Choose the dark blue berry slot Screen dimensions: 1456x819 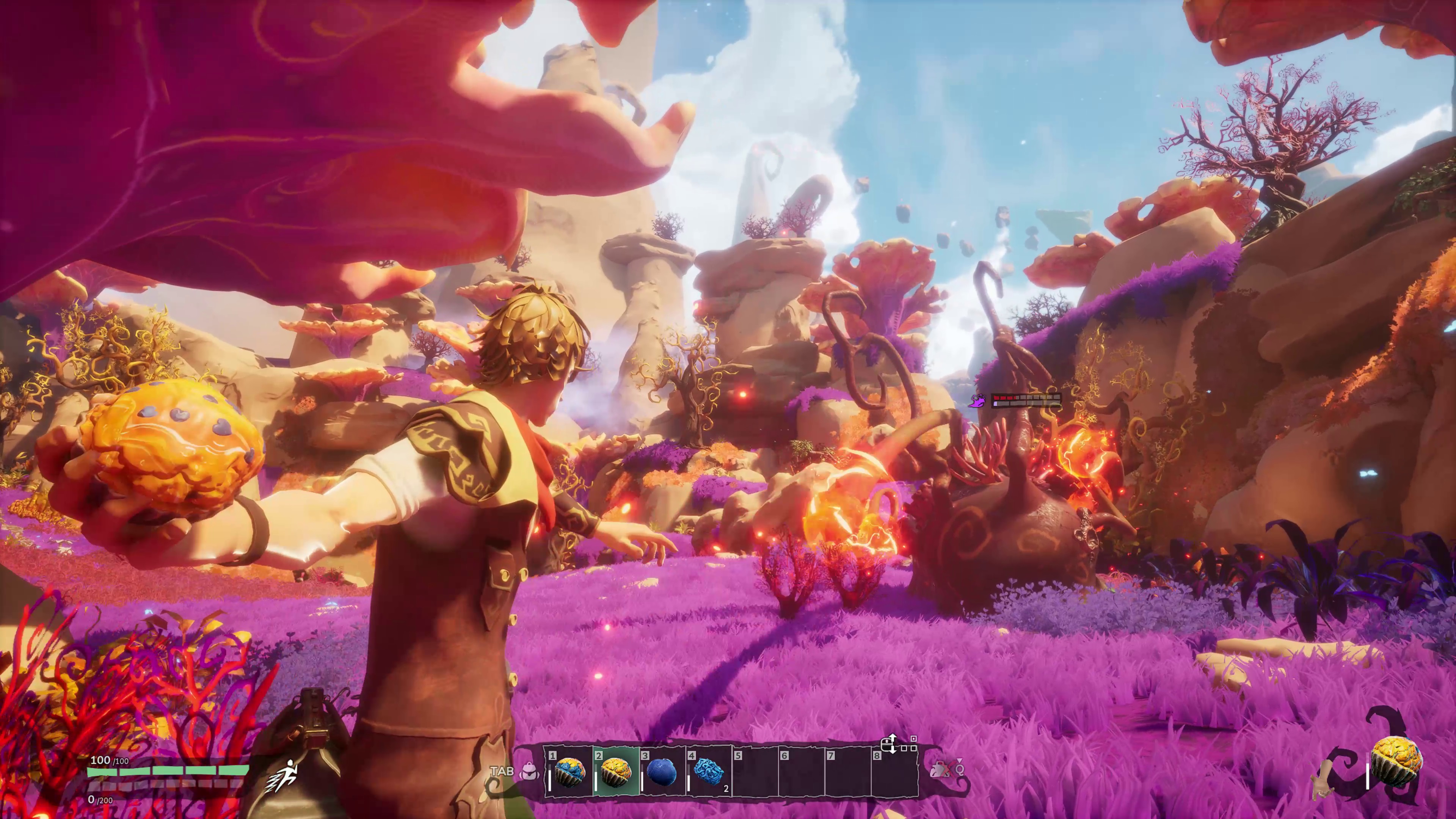(662, 772)
